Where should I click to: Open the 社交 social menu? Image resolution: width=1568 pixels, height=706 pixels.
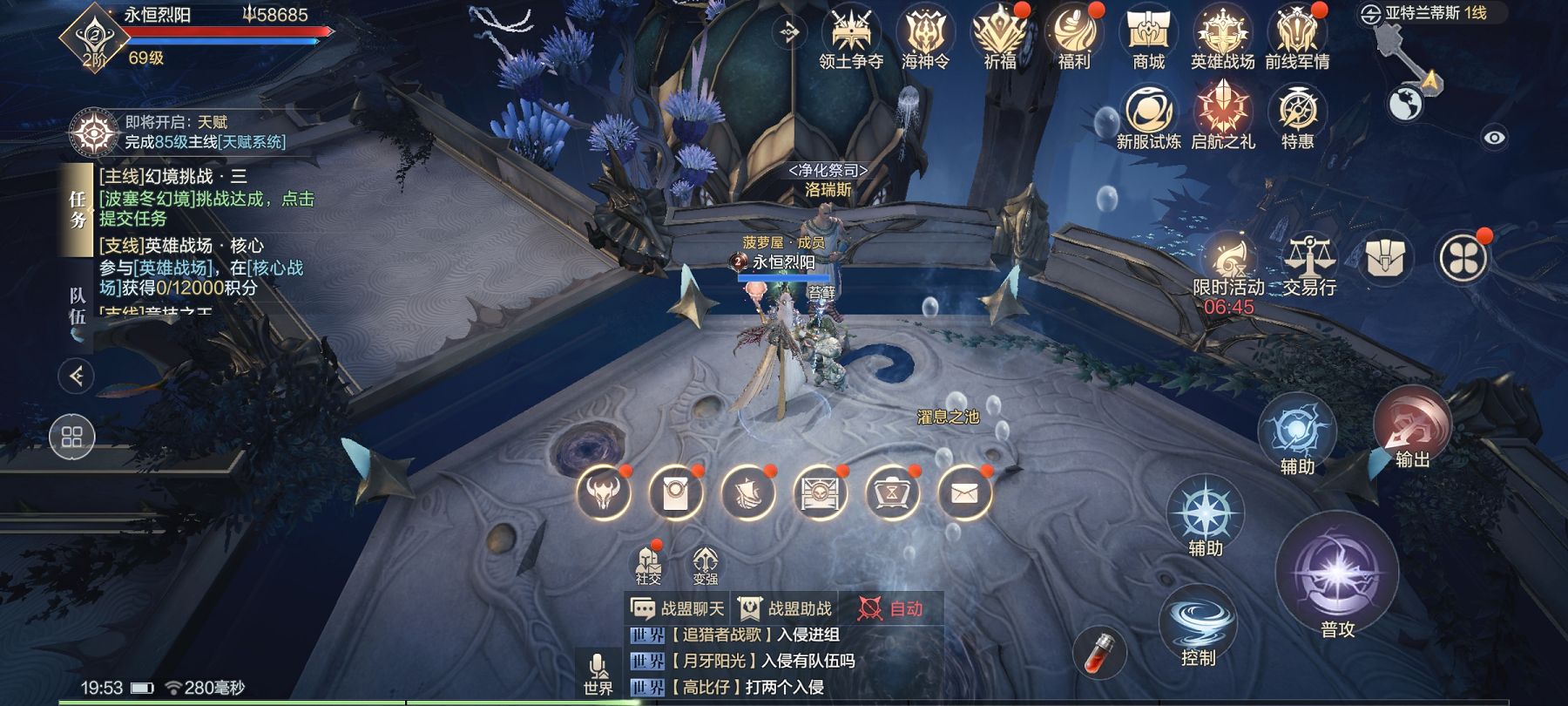coord(648,564)
